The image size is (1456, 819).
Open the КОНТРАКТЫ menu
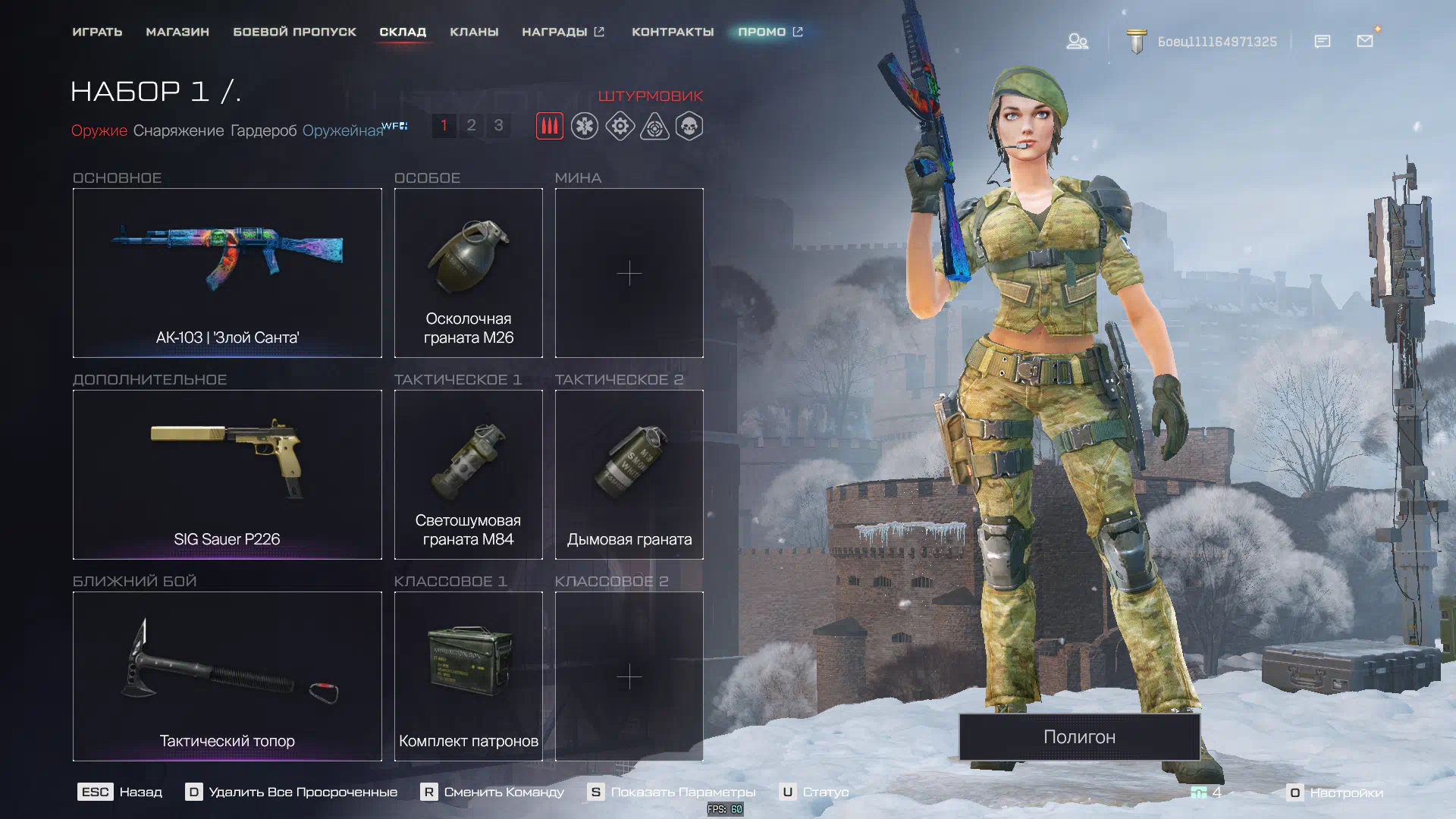673,32
